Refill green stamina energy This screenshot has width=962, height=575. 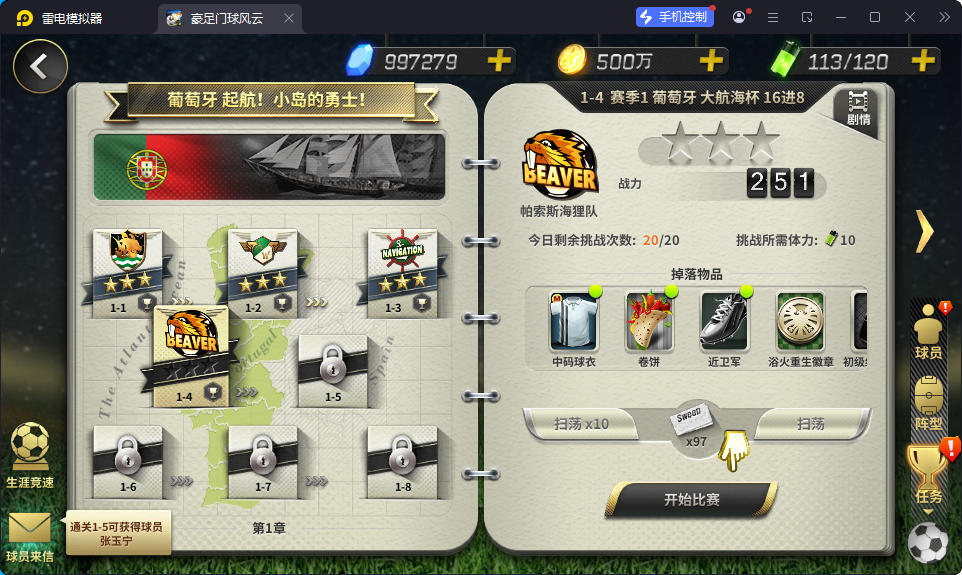[920, 61]
